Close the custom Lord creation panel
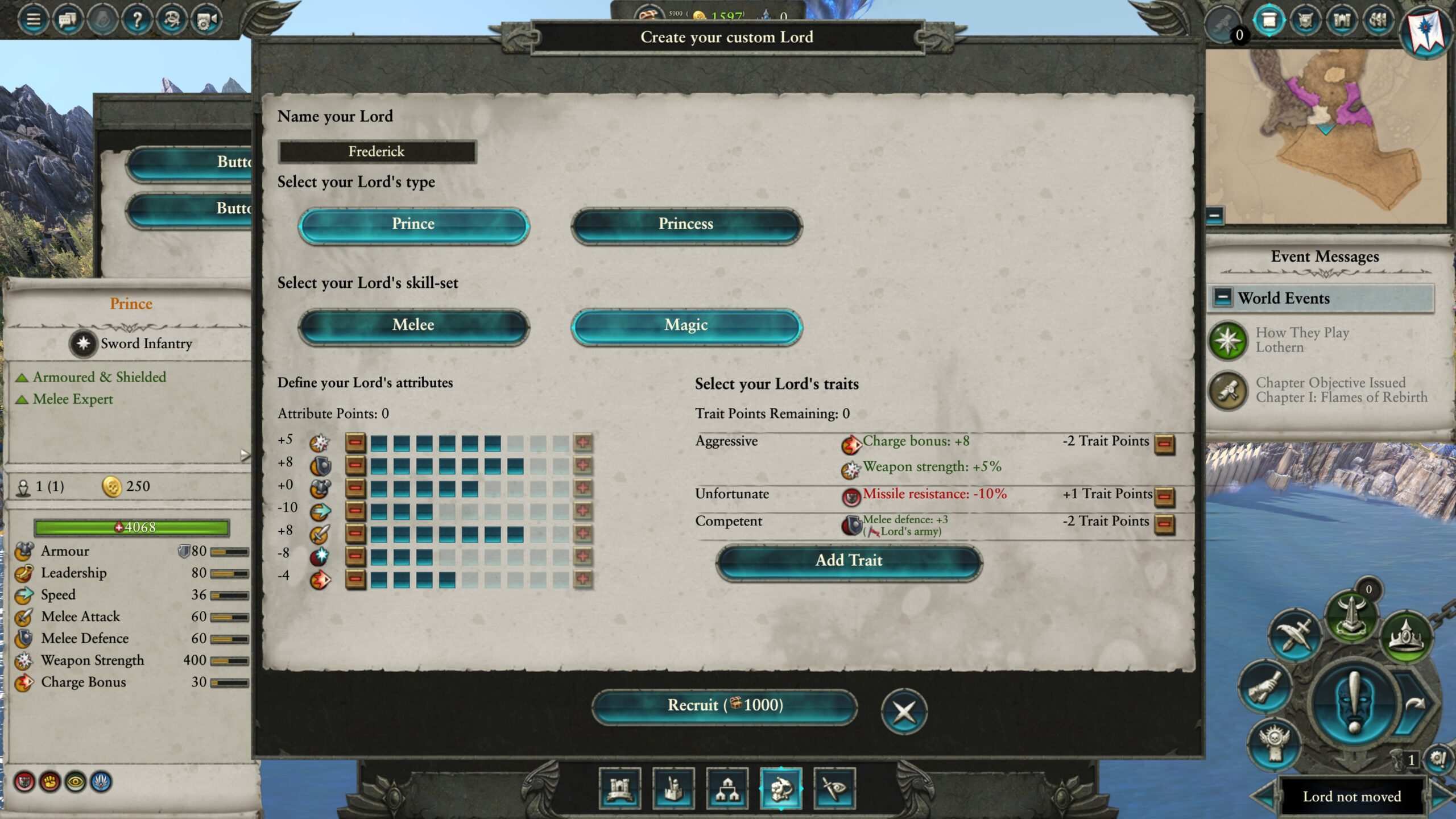The image size is (1456, 819). point(904,711)
